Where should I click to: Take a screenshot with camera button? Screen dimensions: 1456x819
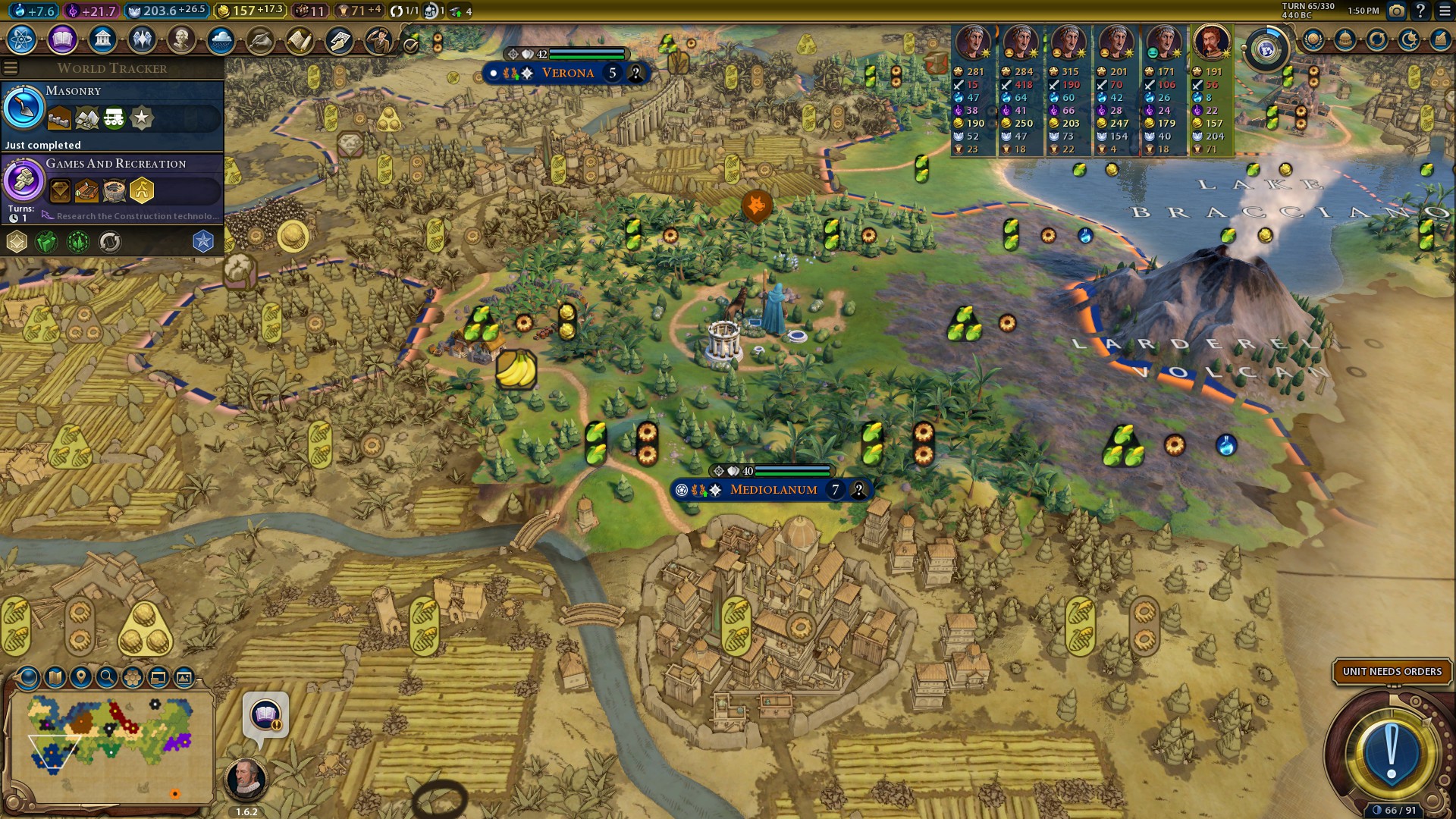click(1396, 11)
